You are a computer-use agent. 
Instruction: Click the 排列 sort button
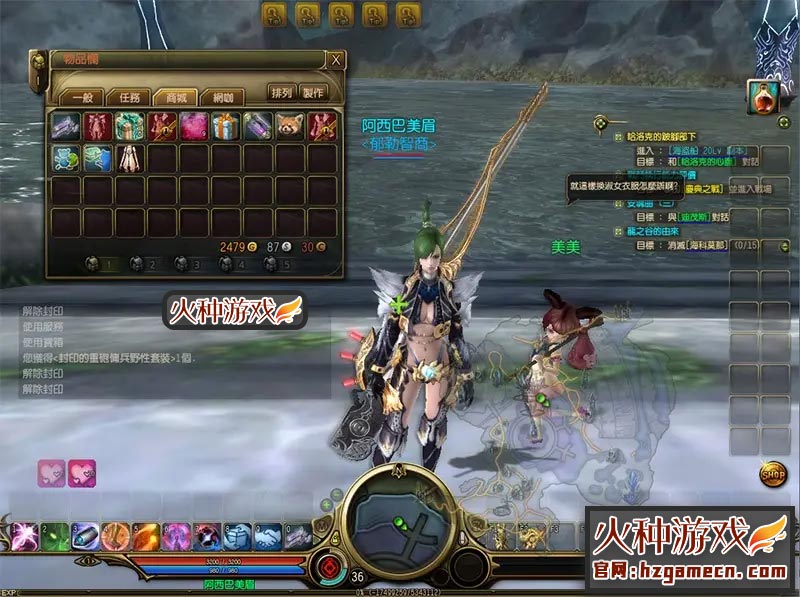[x=282, y=93]
